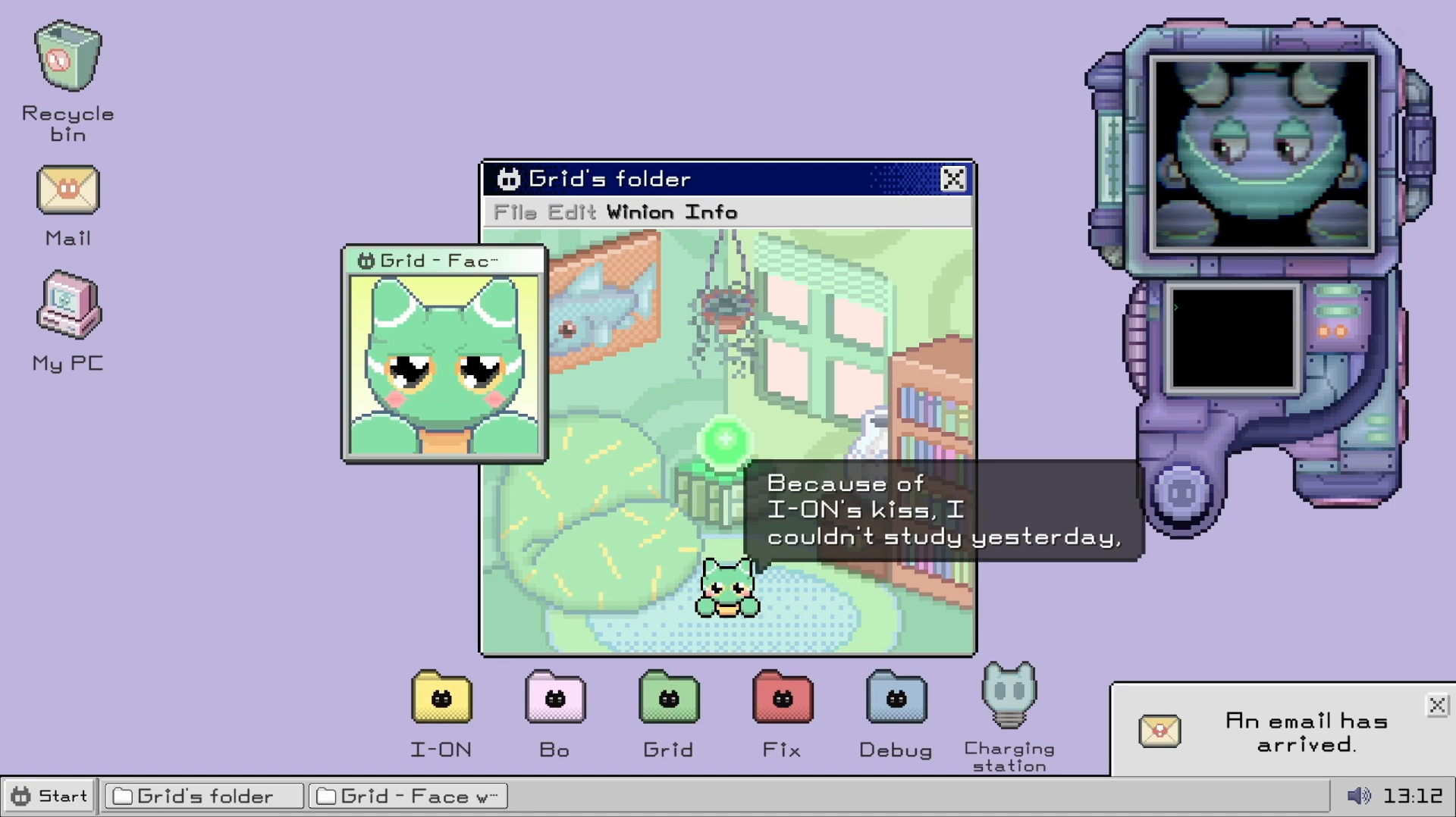This screenshot has width=1456, height=817.
Task: Dismiss the email arrival notification
Action: (1436, 706)
